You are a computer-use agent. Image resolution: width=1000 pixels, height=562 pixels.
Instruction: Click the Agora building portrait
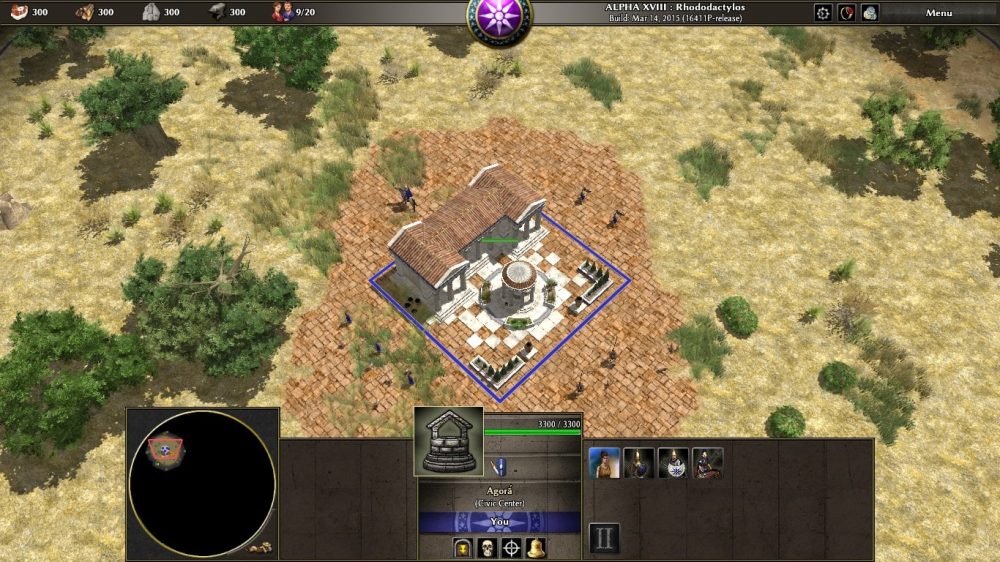click(449, 441)
